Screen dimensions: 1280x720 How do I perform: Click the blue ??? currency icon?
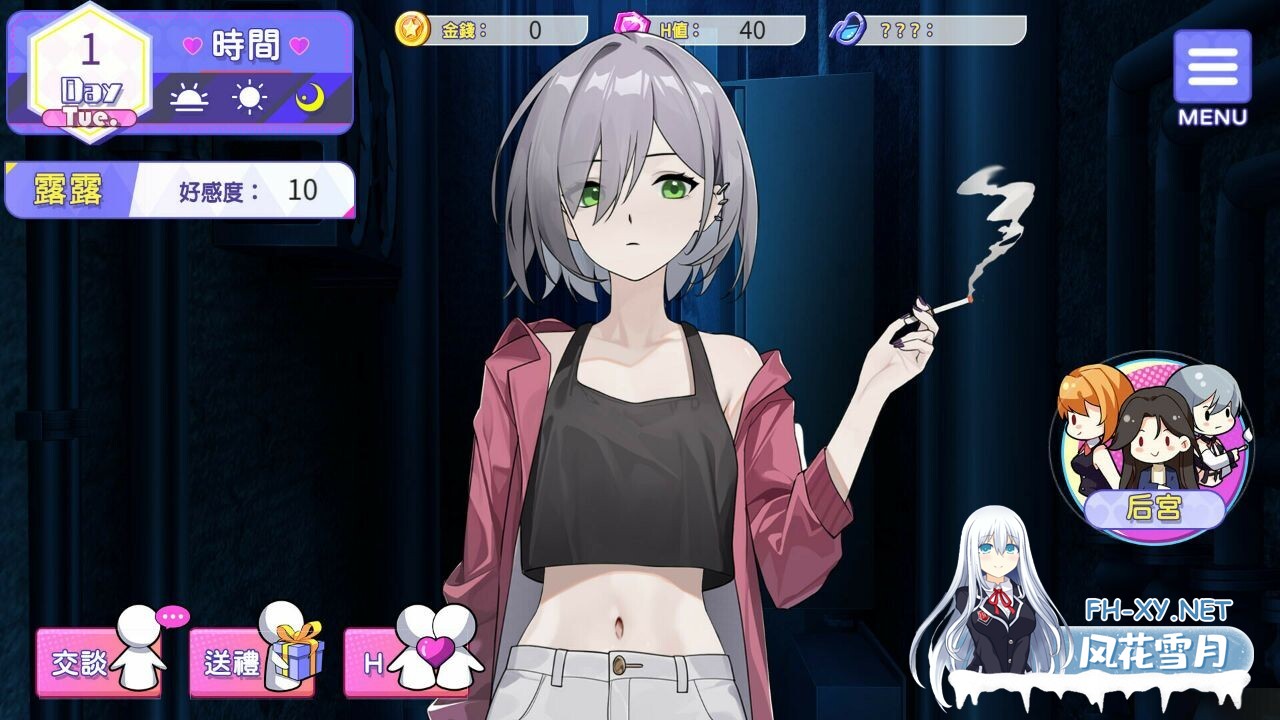click(x=848, y=29)
